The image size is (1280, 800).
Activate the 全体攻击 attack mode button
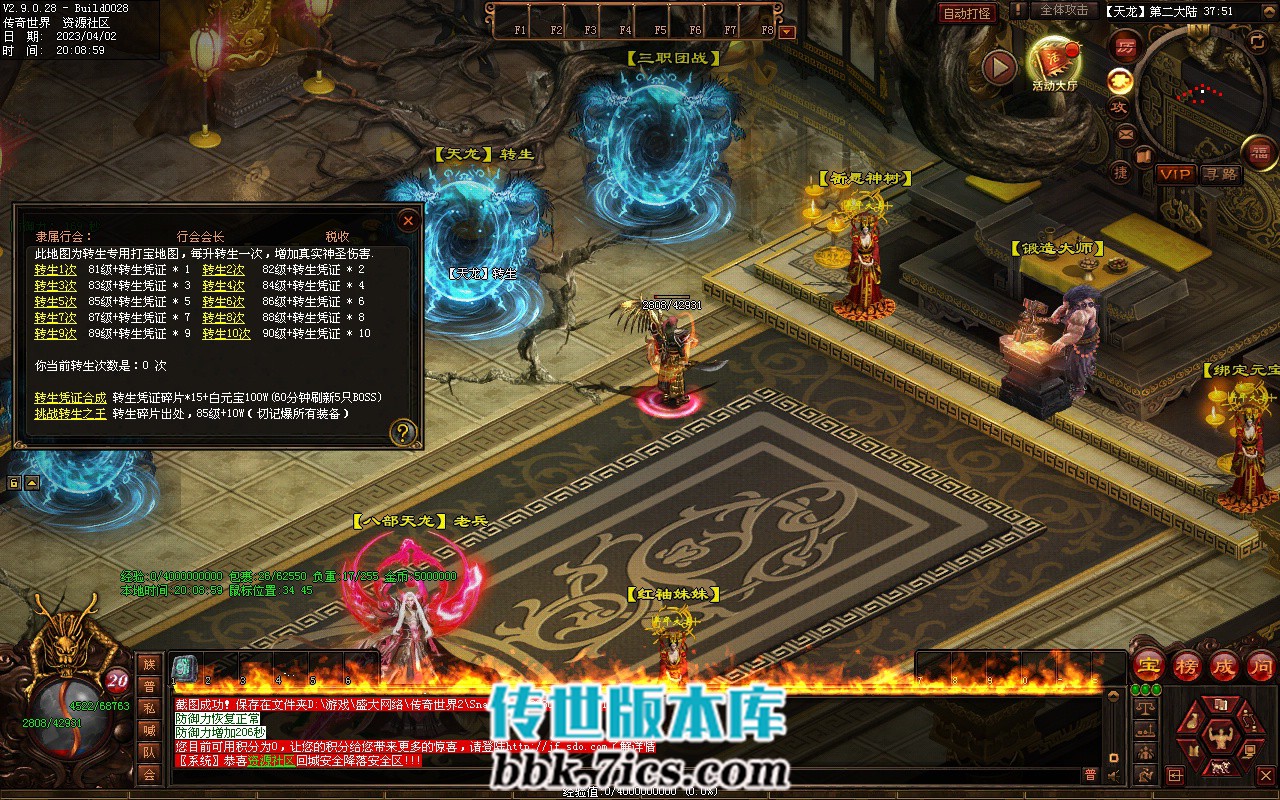1064,10
